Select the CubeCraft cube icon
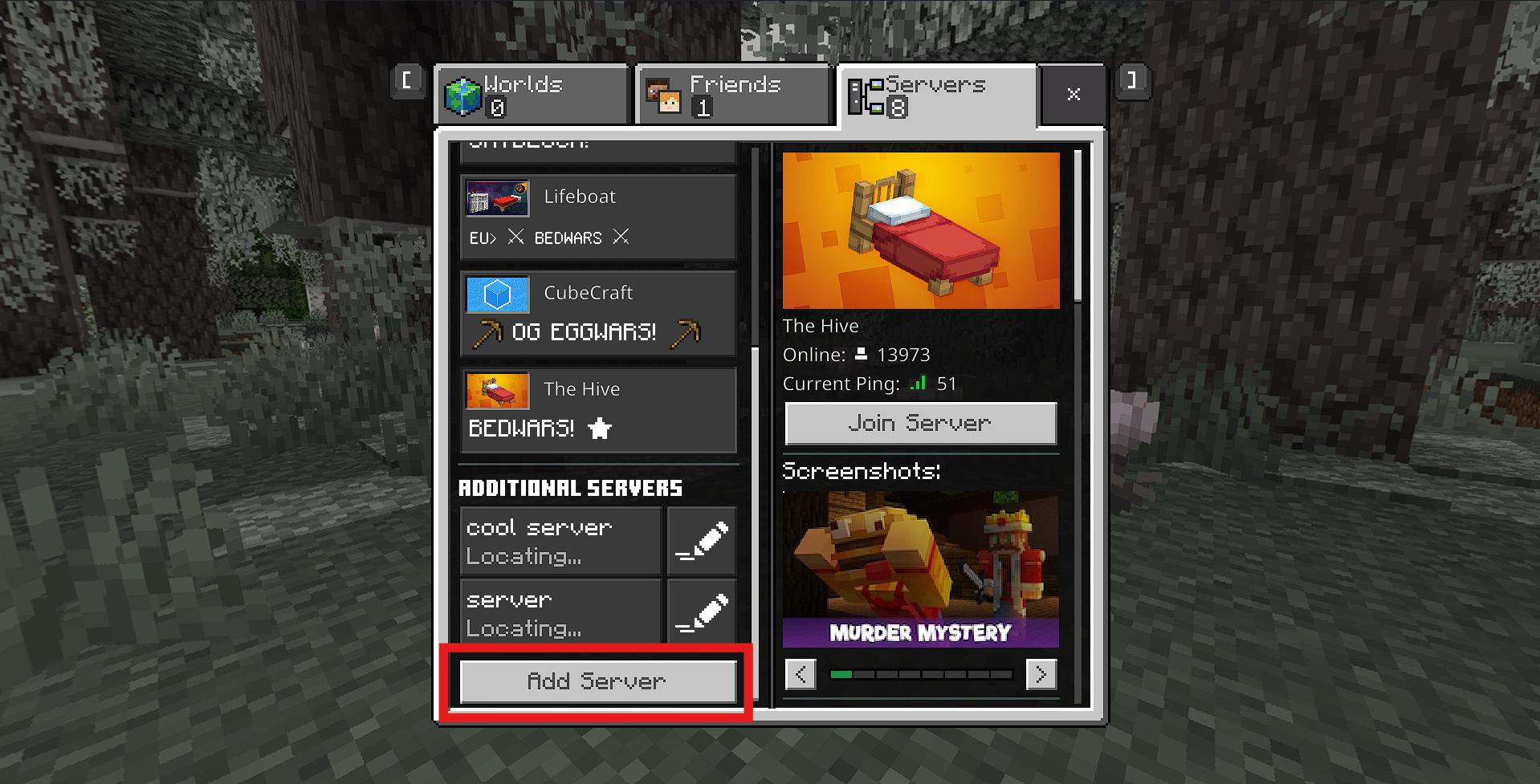The height and width of the screenshot is (784, 1540). [496, 294]
